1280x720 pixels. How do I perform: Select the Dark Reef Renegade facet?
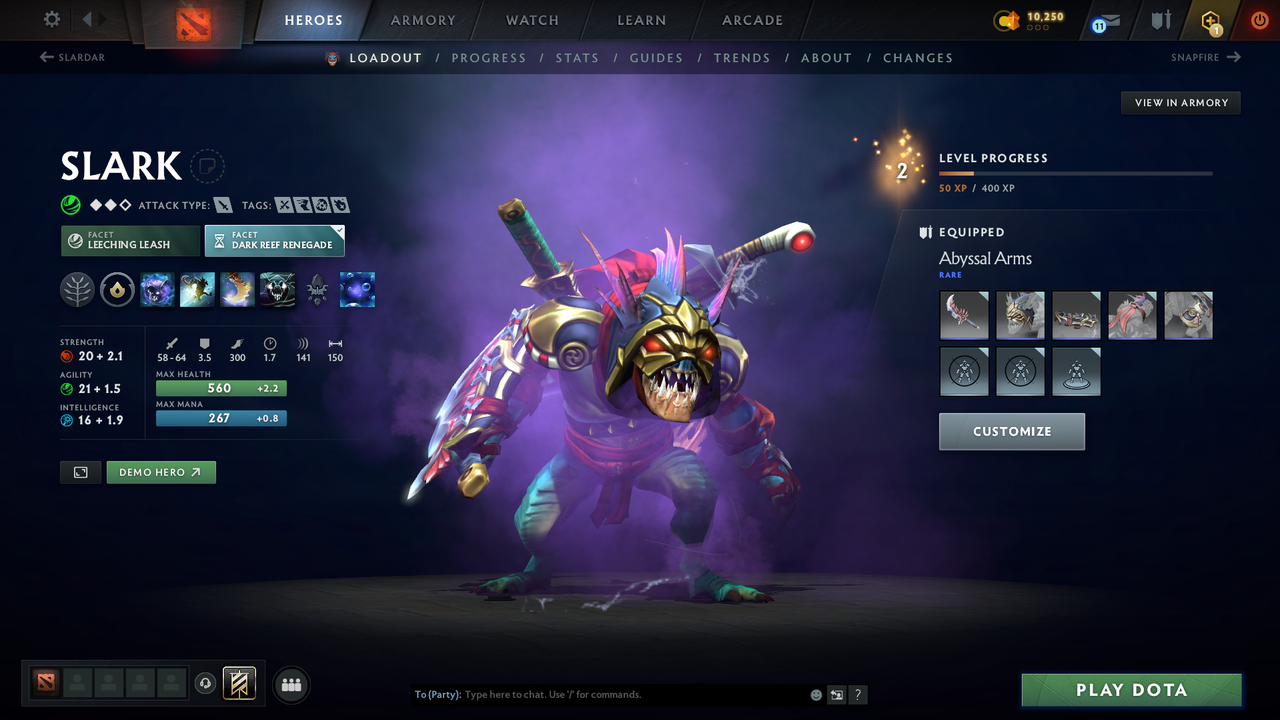(x=274, y=241)
